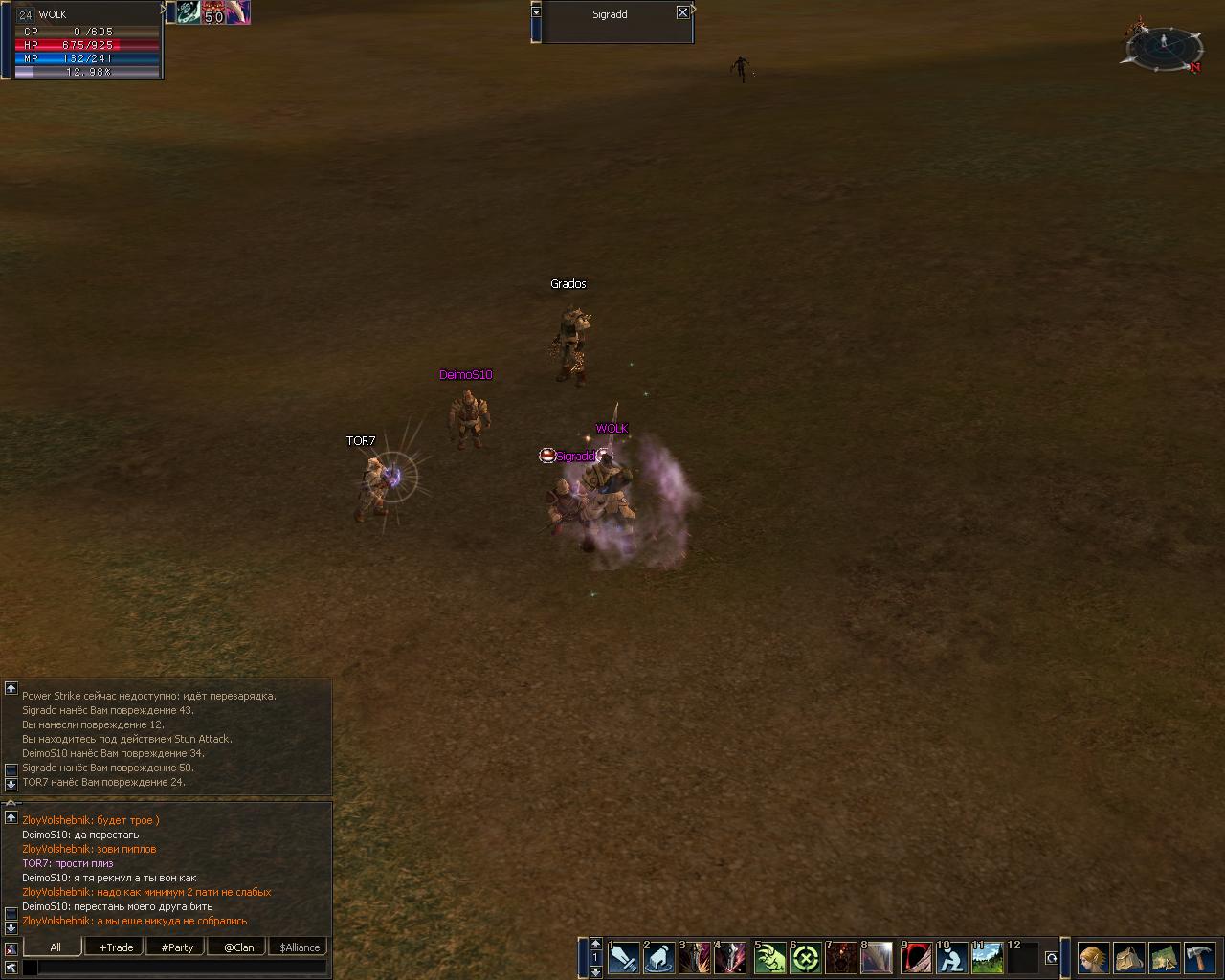Open the character status elf-head icon

tap(1093, 957)
